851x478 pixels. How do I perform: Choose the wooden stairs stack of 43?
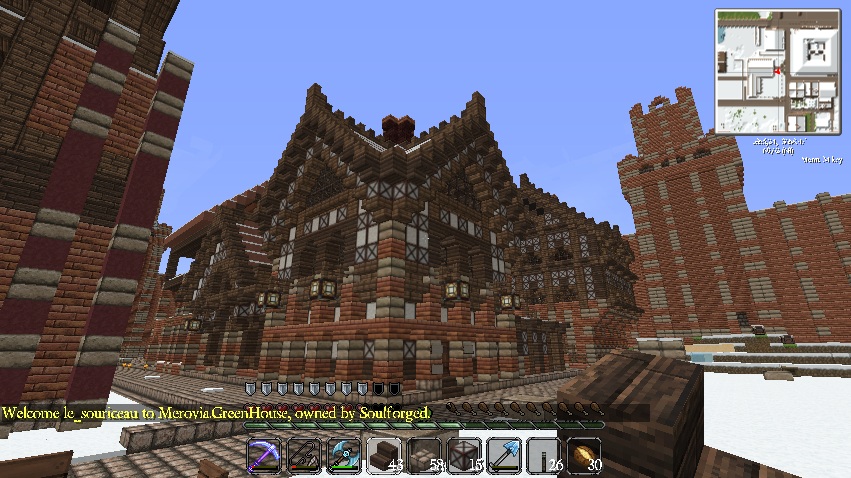[x=385, y=454]
